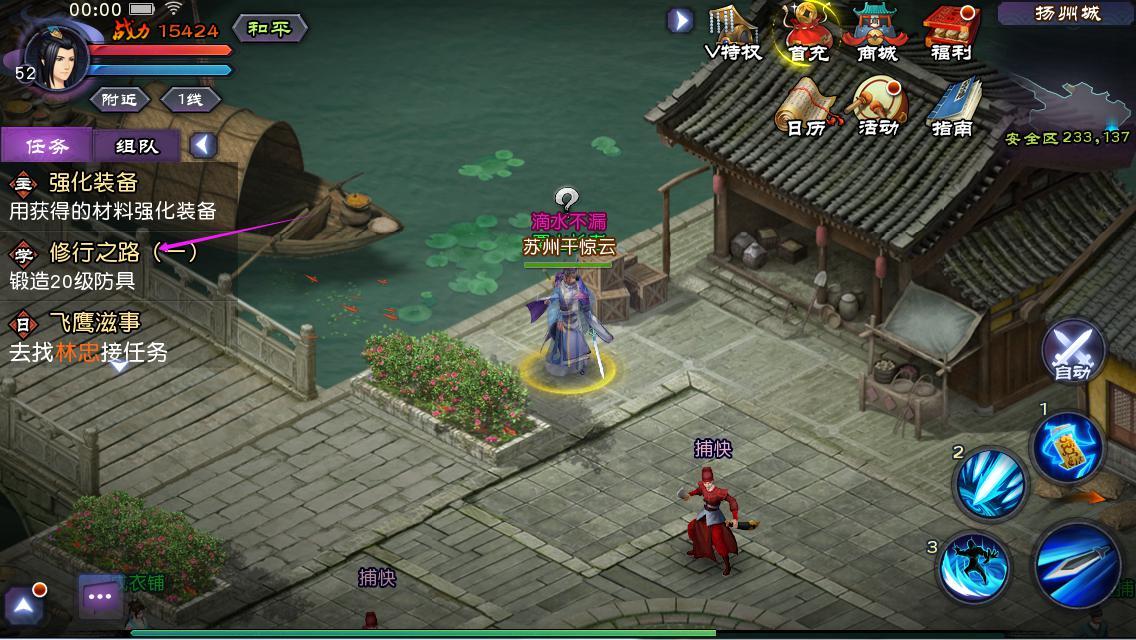Collapse the quest panel with left arrow
The height and width of the screenshot is (640, 1136).
203,146
